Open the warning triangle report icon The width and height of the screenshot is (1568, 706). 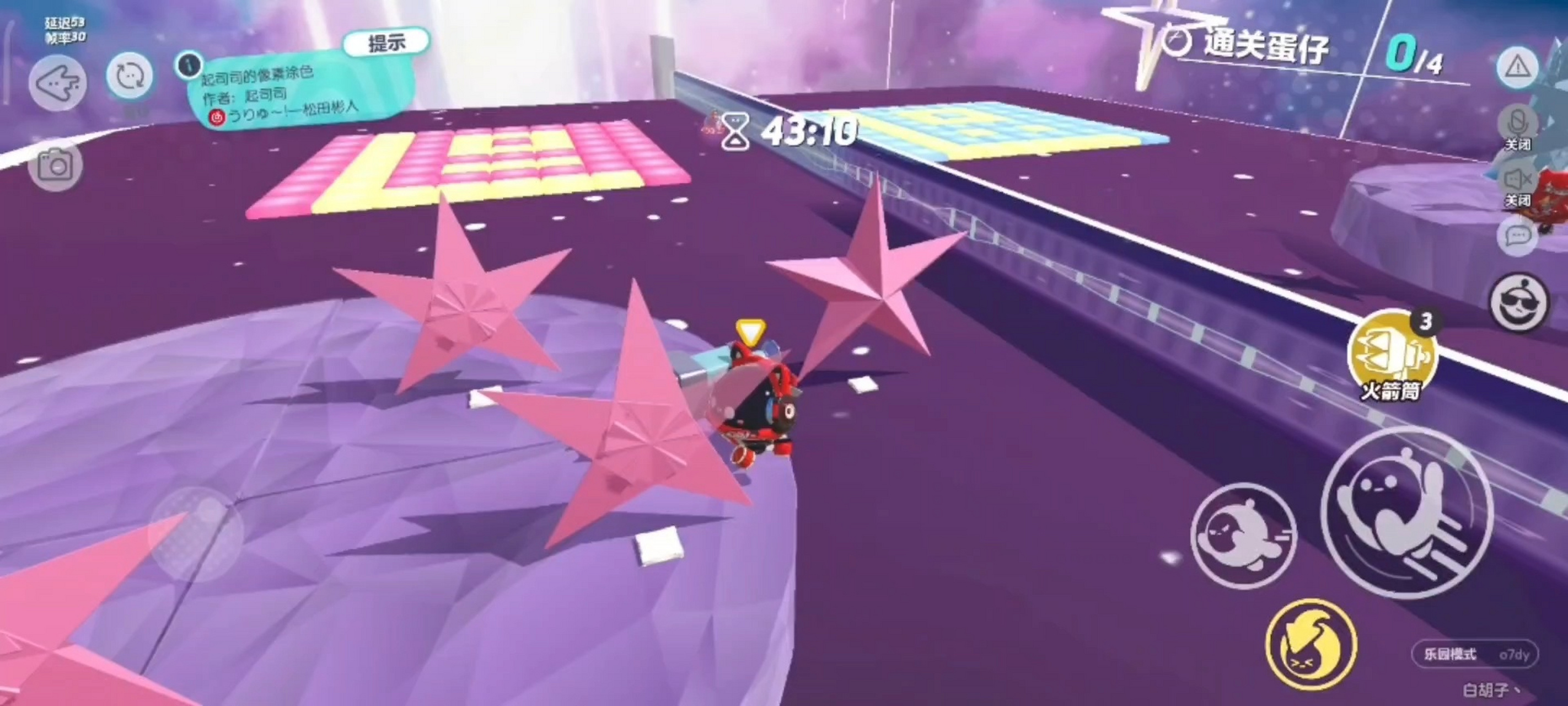1517,66
